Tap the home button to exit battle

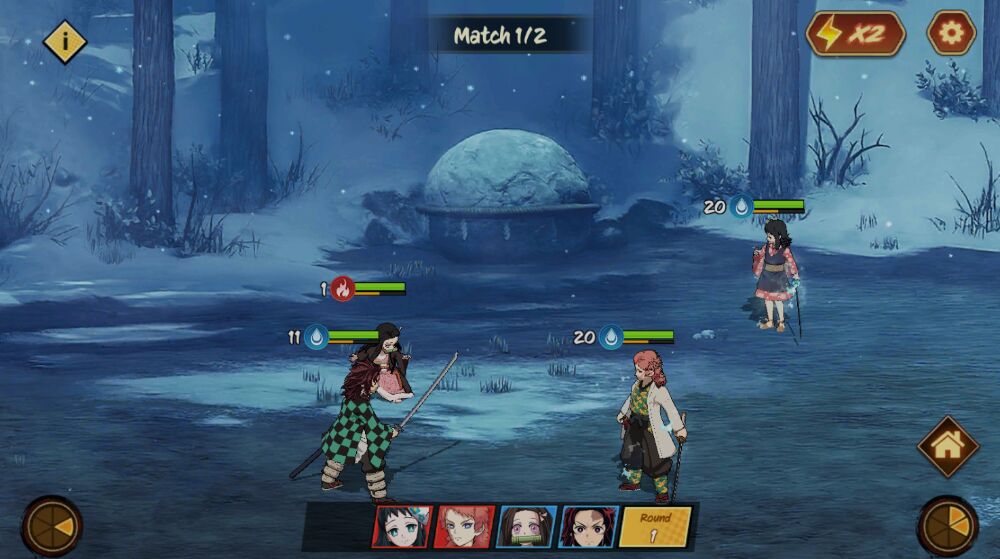(x=948, y=446)
